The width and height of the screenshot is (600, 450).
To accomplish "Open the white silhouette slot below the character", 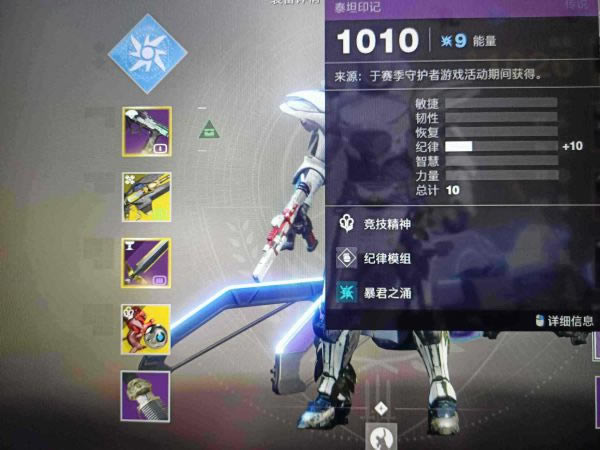I will tap(381, 438).
